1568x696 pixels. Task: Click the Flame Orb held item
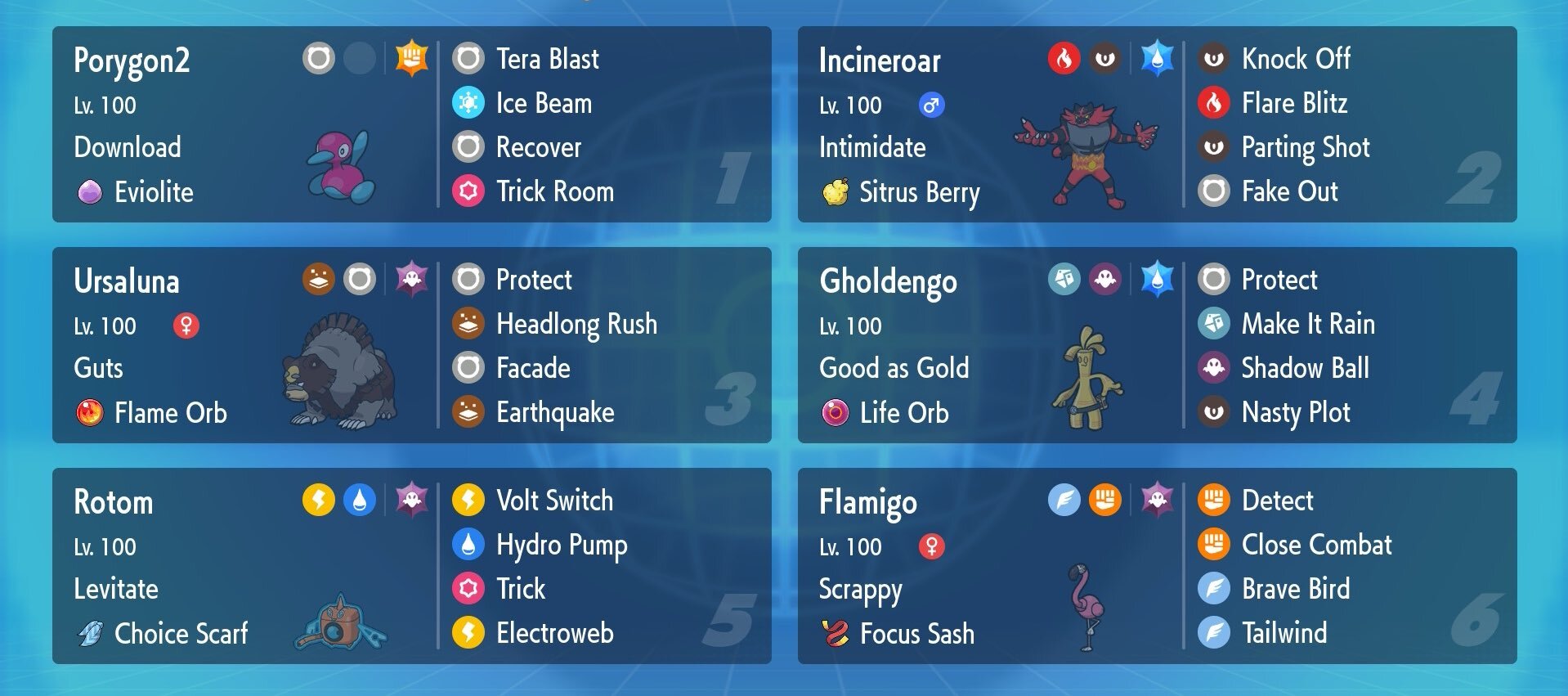pos(169,413)
